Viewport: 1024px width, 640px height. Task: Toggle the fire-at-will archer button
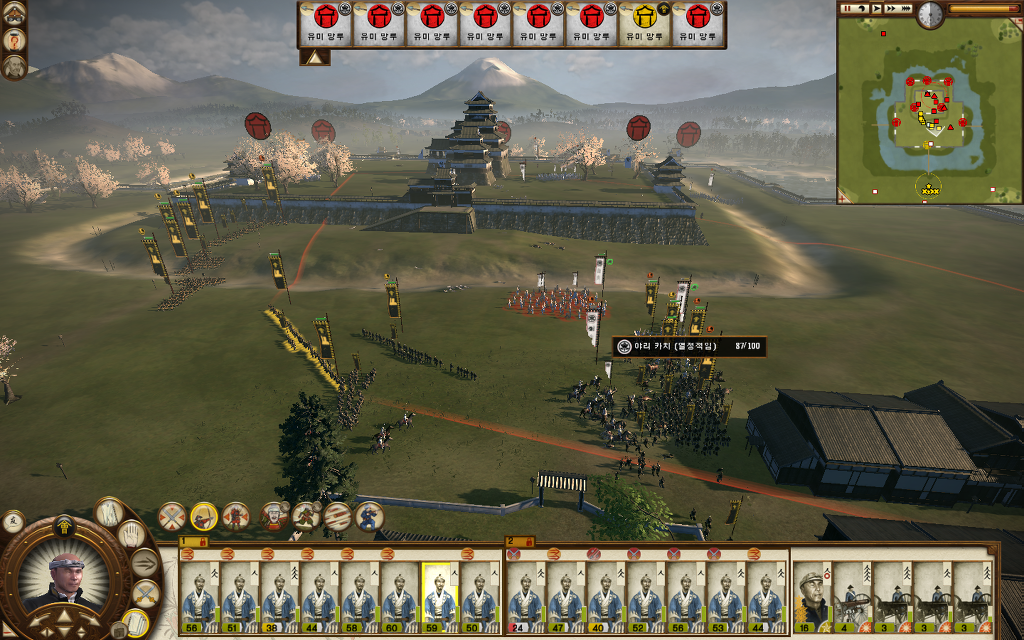[204, 516]
